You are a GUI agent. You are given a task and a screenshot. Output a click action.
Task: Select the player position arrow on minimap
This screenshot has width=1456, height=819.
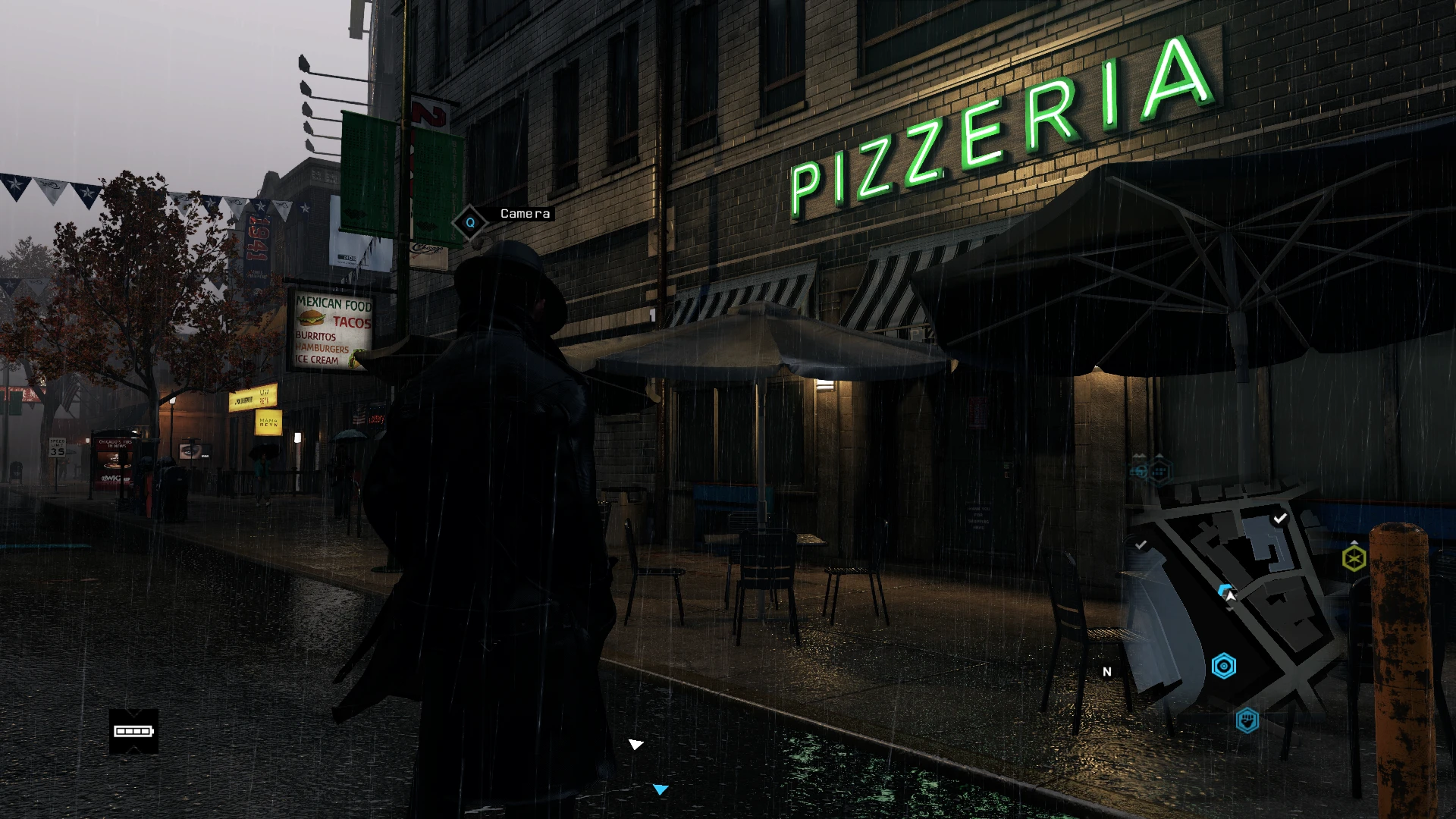pos(1228,592)
